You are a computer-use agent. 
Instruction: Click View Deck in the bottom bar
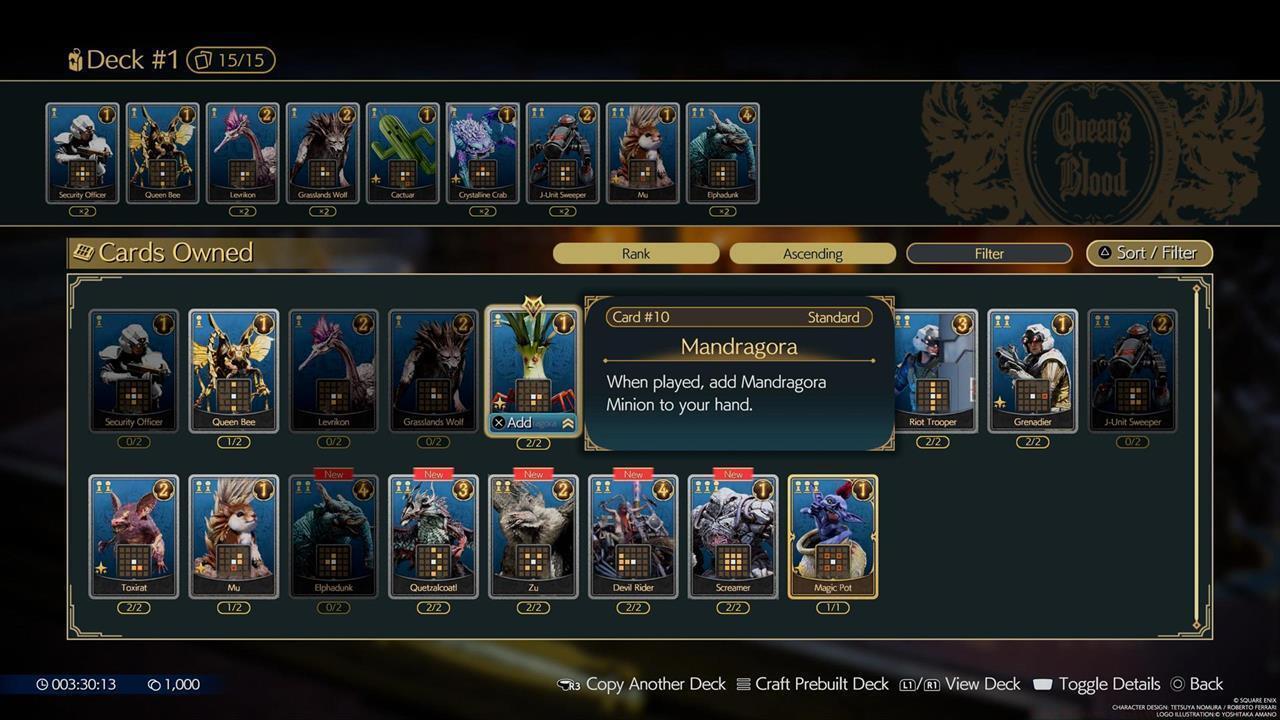pos(985,684)
